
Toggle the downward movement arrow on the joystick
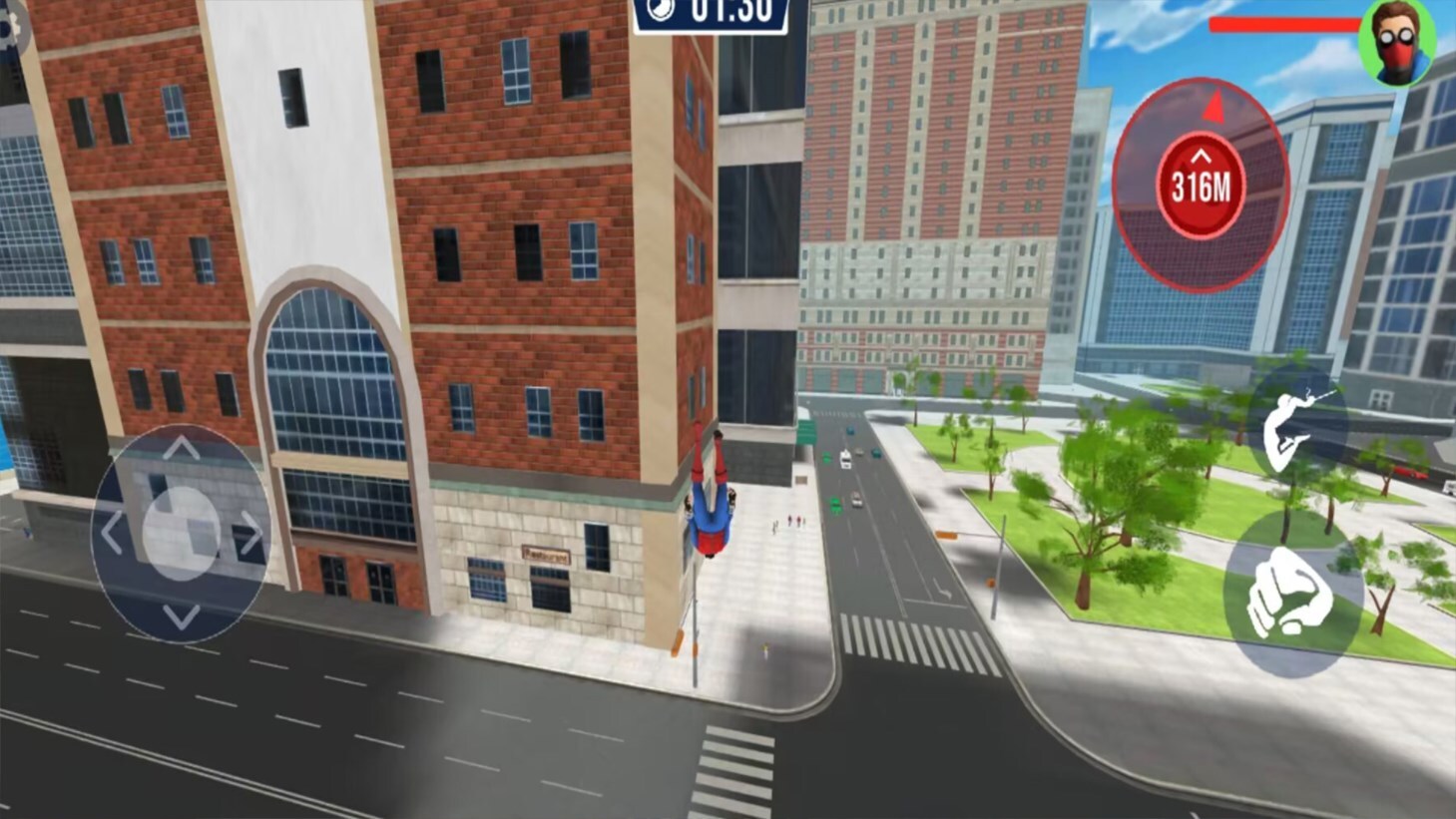(182, 615)
